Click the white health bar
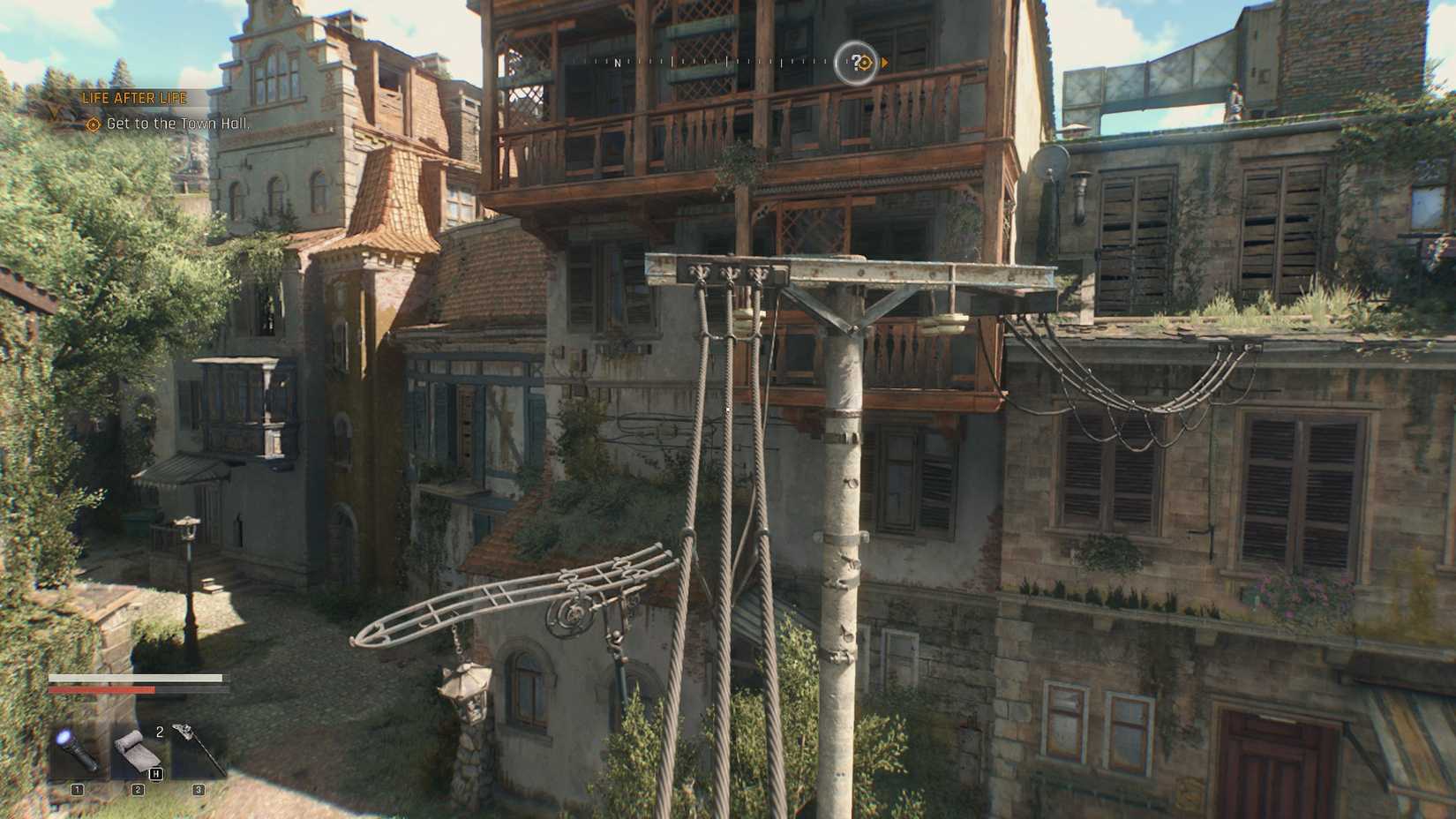This screenshot has width=1456, height=819. coord(137,678)
